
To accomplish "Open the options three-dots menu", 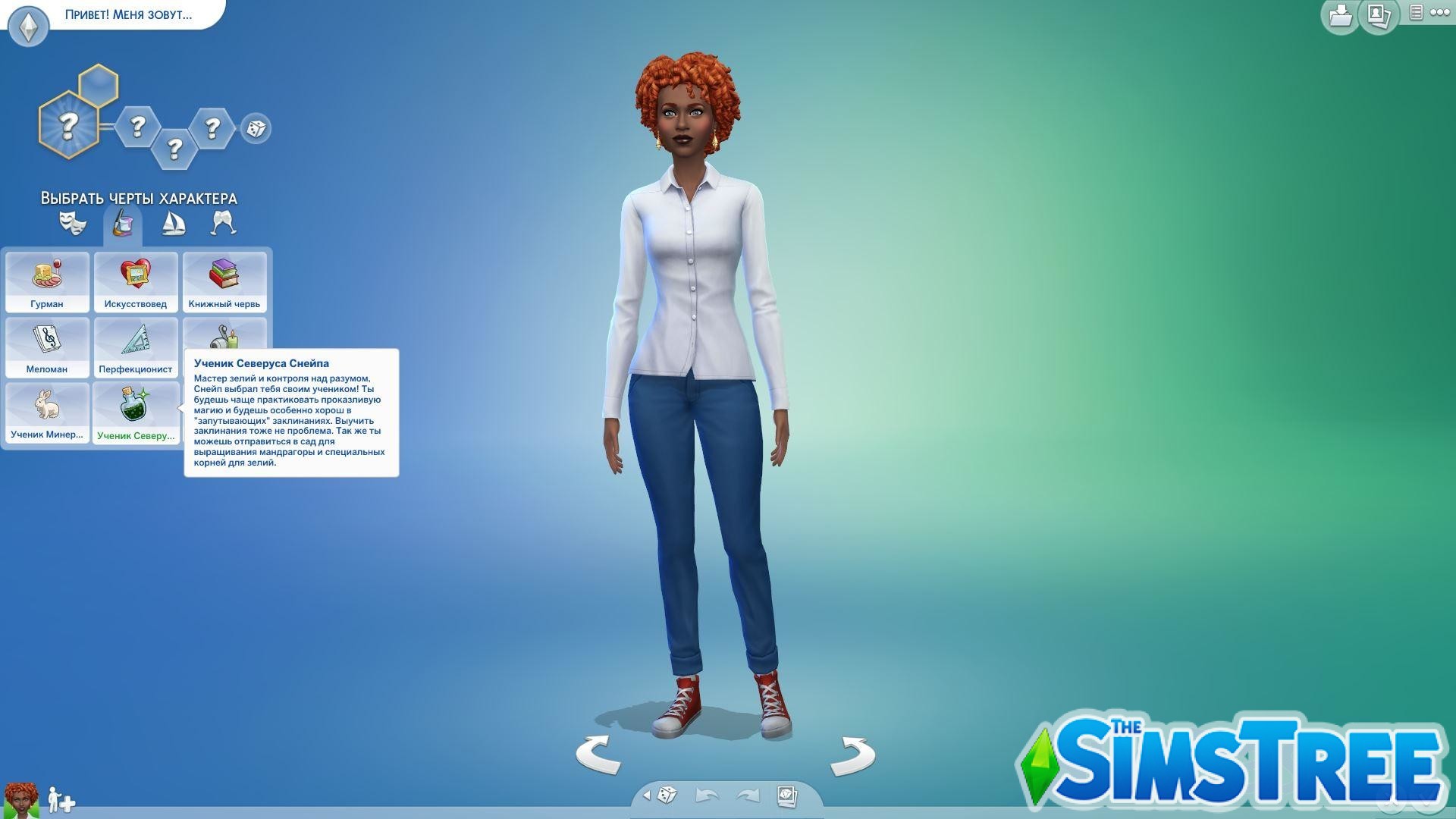I will tap(1440, 13).
